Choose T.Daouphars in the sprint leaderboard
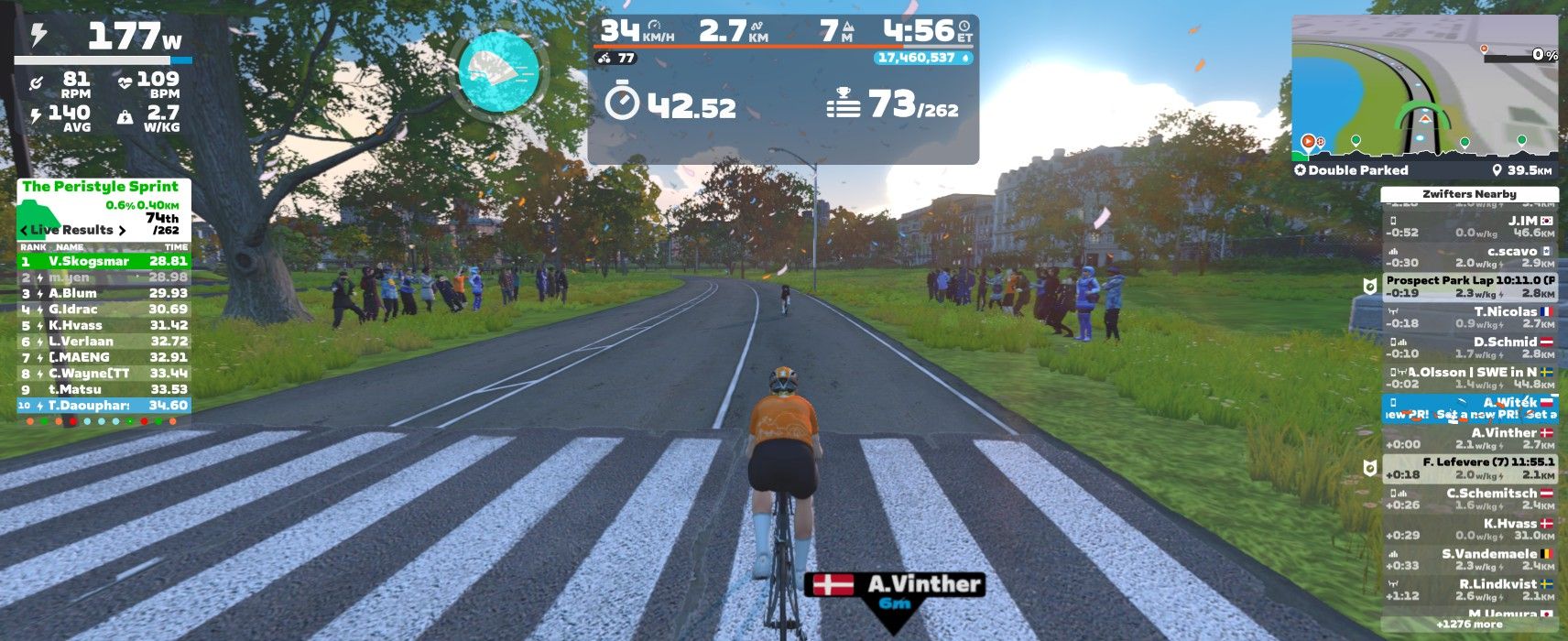The image size is (1568, 641). click(x=103, y=406)
